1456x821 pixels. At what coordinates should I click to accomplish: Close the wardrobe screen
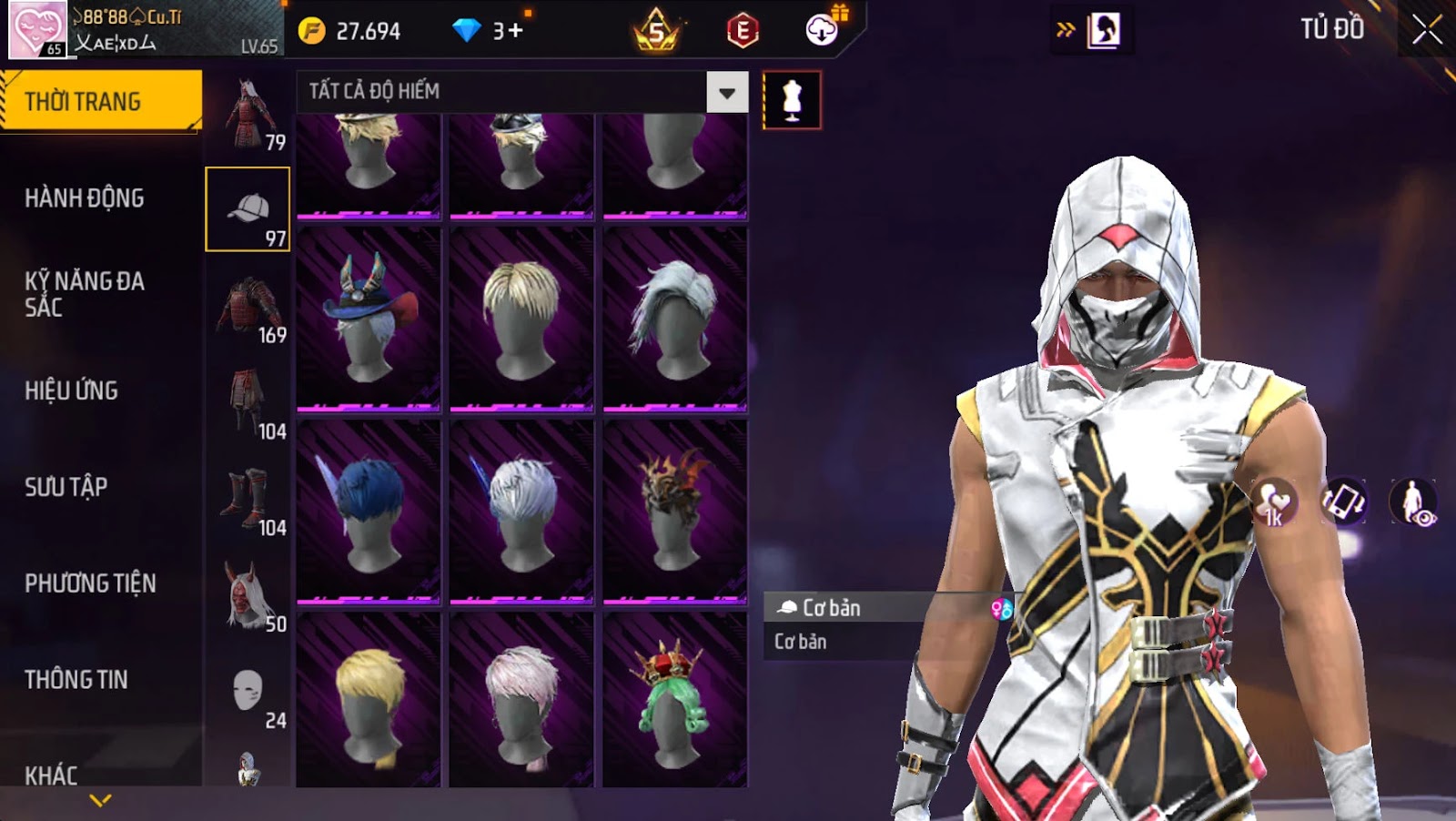pyautogui.click(x=1426, y=31)
